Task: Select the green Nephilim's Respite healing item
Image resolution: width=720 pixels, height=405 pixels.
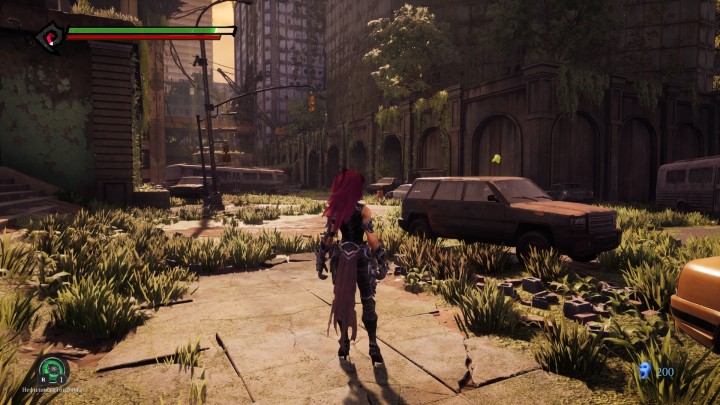Action: click(52, 369)
